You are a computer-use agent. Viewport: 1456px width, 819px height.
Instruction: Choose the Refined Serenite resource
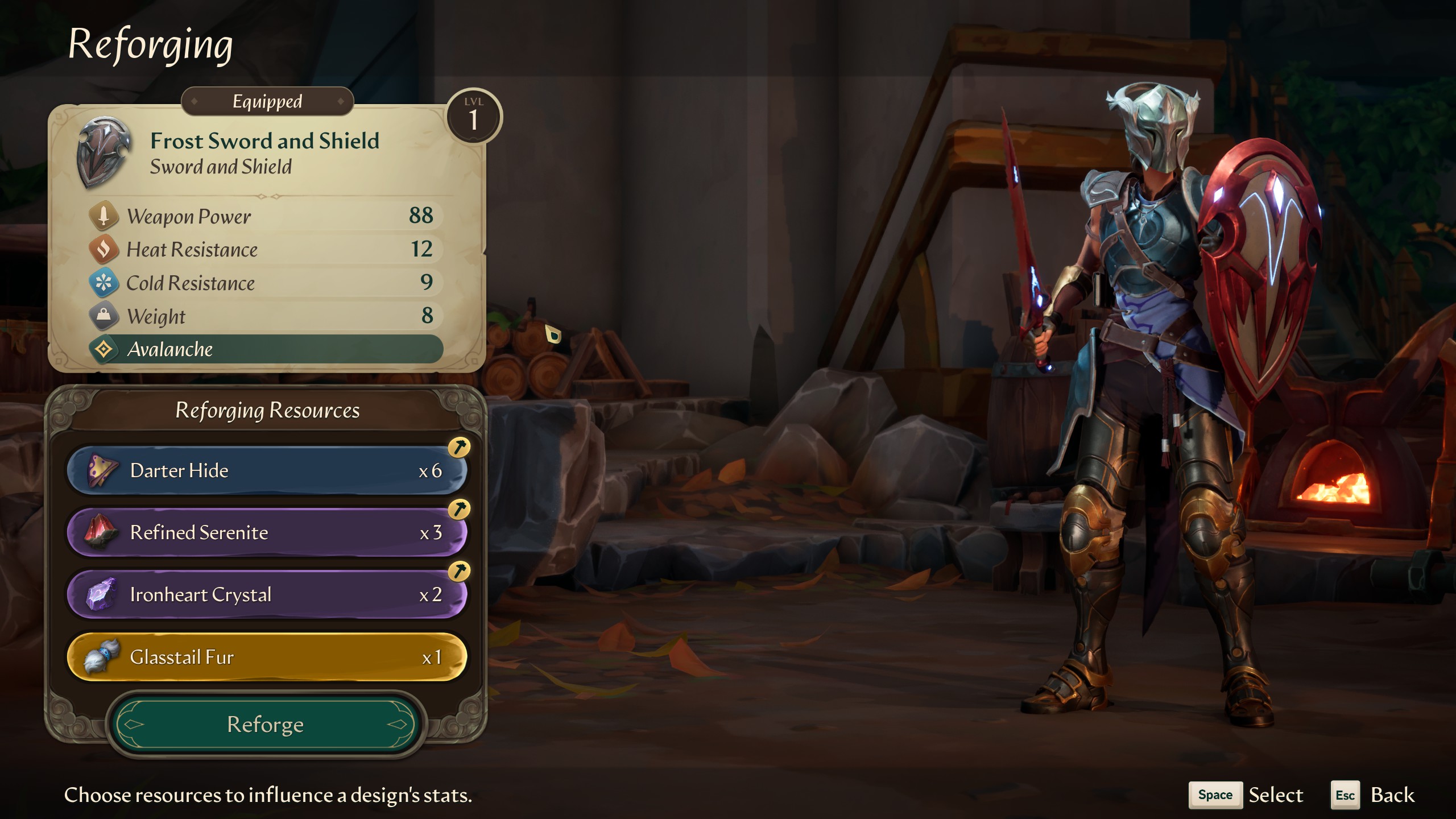point(266,532)
